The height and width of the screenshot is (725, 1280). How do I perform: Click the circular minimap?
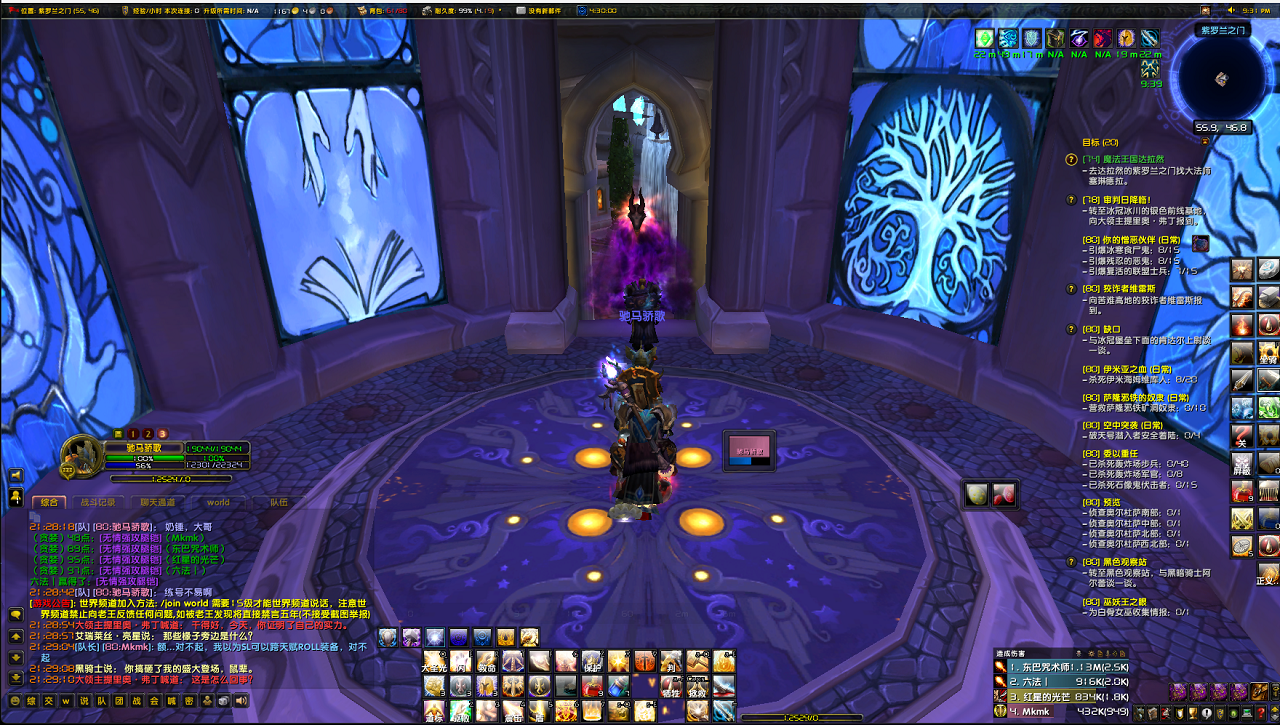click(1221, 78)
